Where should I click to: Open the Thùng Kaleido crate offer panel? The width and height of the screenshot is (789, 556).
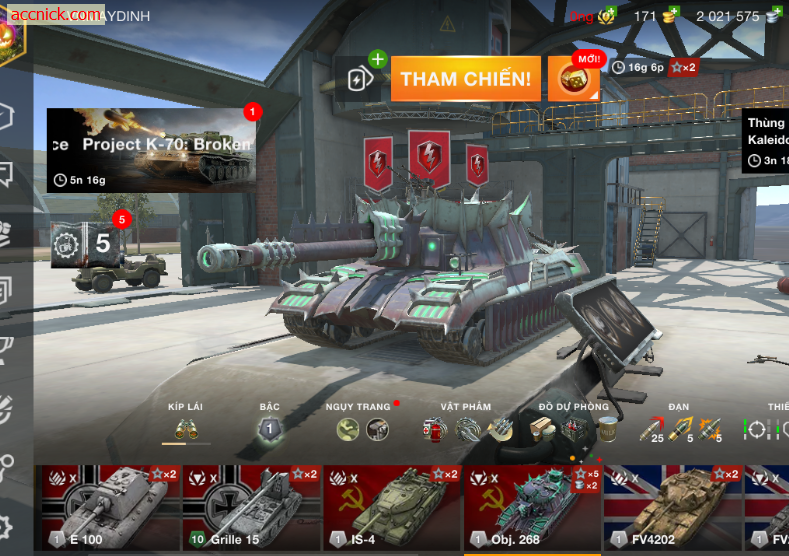[x=765, y=141]
